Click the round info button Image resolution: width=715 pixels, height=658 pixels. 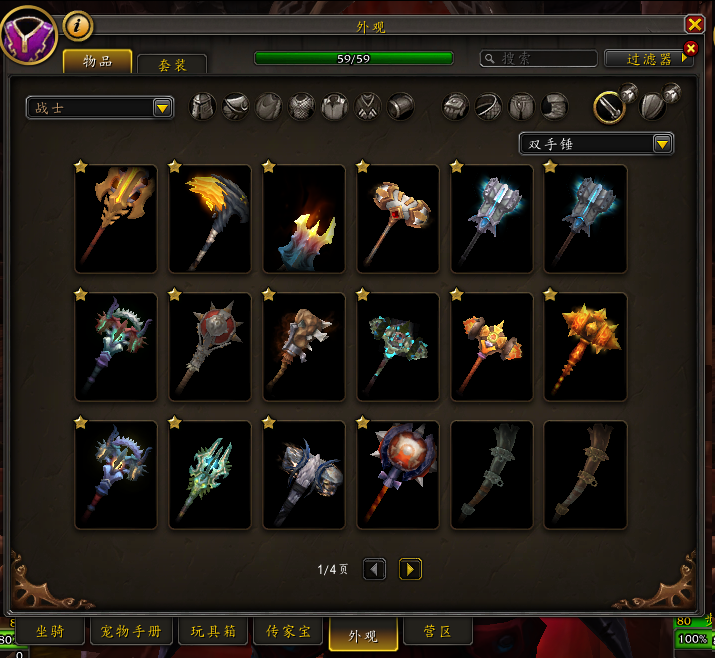(78, 25)
